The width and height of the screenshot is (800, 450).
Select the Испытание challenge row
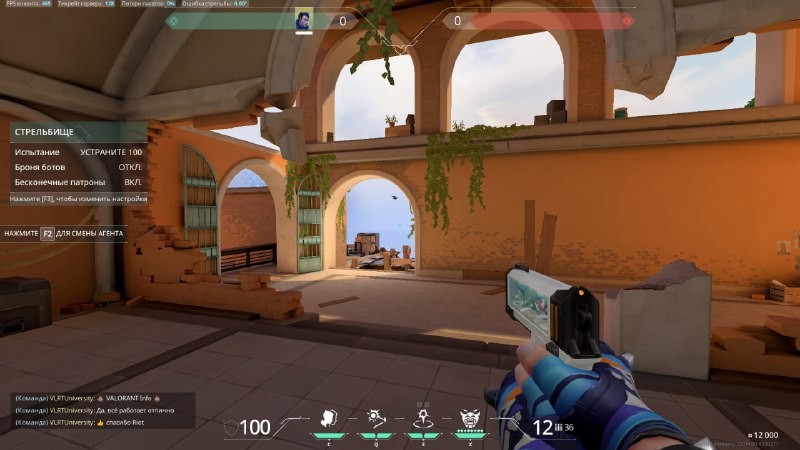[78, 152]
